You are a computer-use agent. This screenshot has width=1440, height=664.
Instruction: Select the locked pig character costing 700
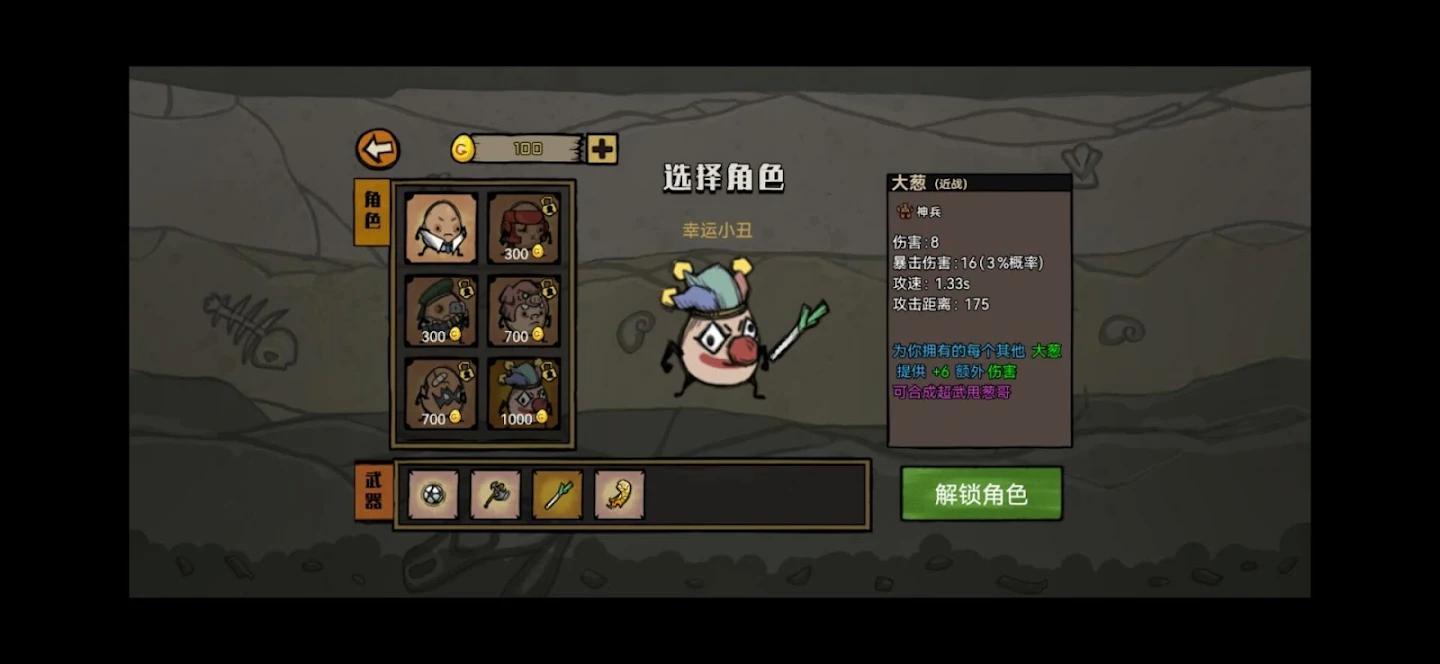(523, 311)
